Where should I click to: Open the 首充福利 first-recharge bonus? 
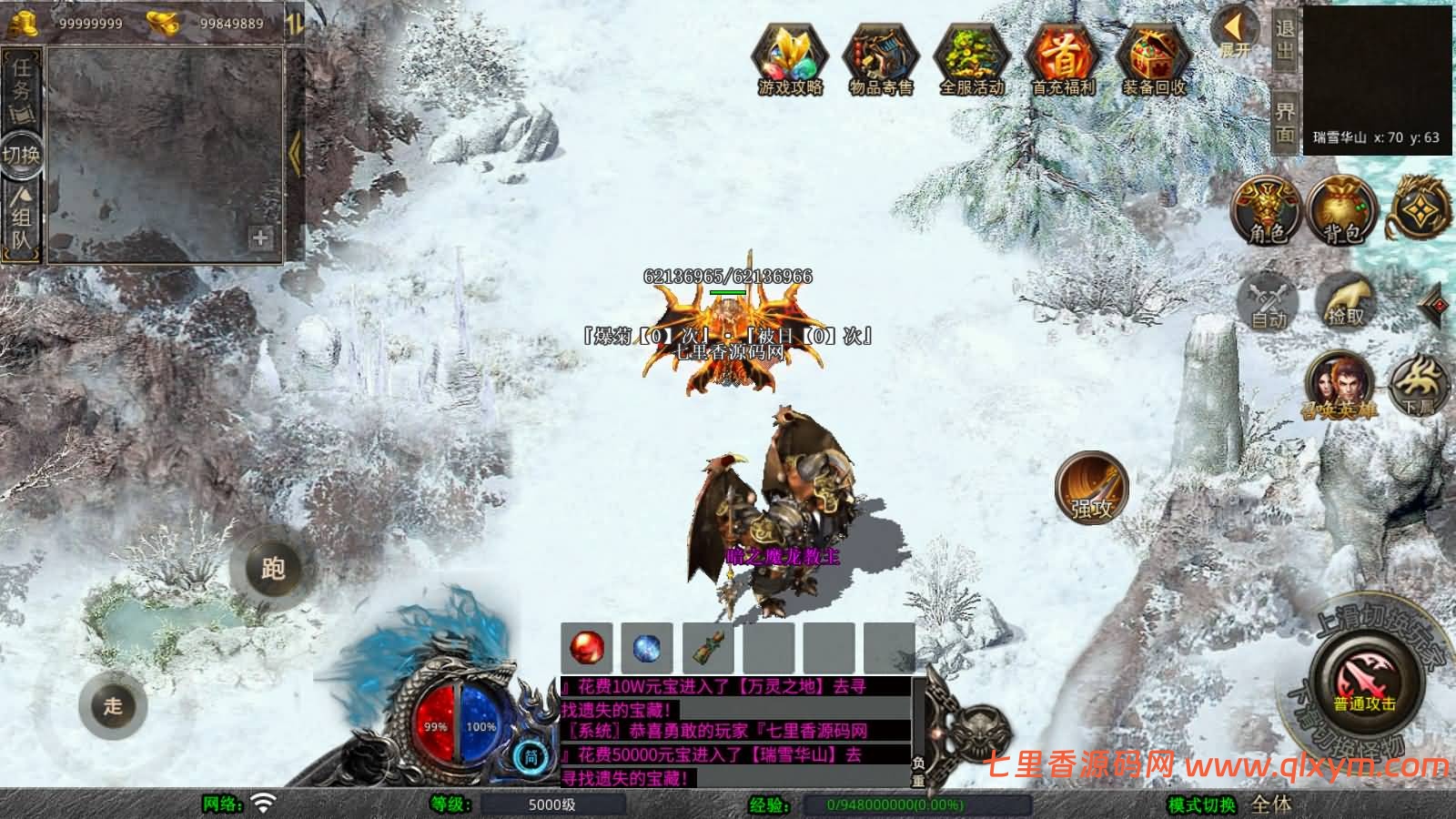1063,57
